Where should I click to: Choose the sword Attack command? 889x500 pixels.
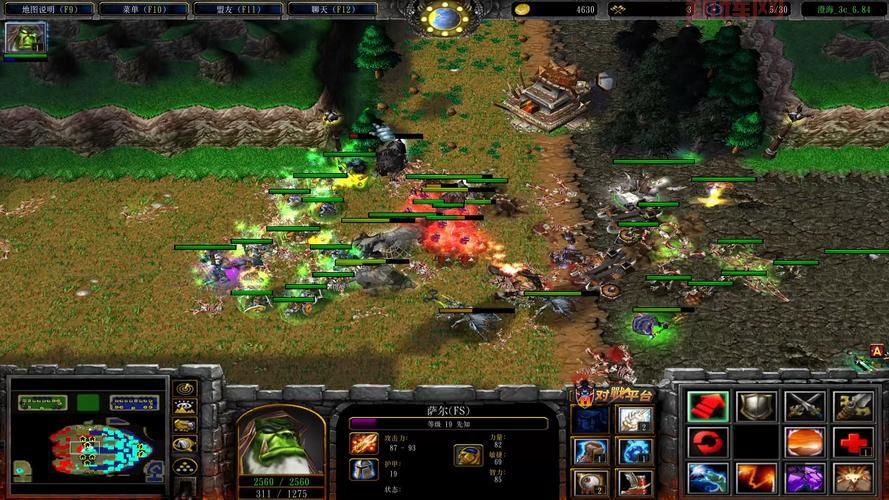[x=804, y=405]
